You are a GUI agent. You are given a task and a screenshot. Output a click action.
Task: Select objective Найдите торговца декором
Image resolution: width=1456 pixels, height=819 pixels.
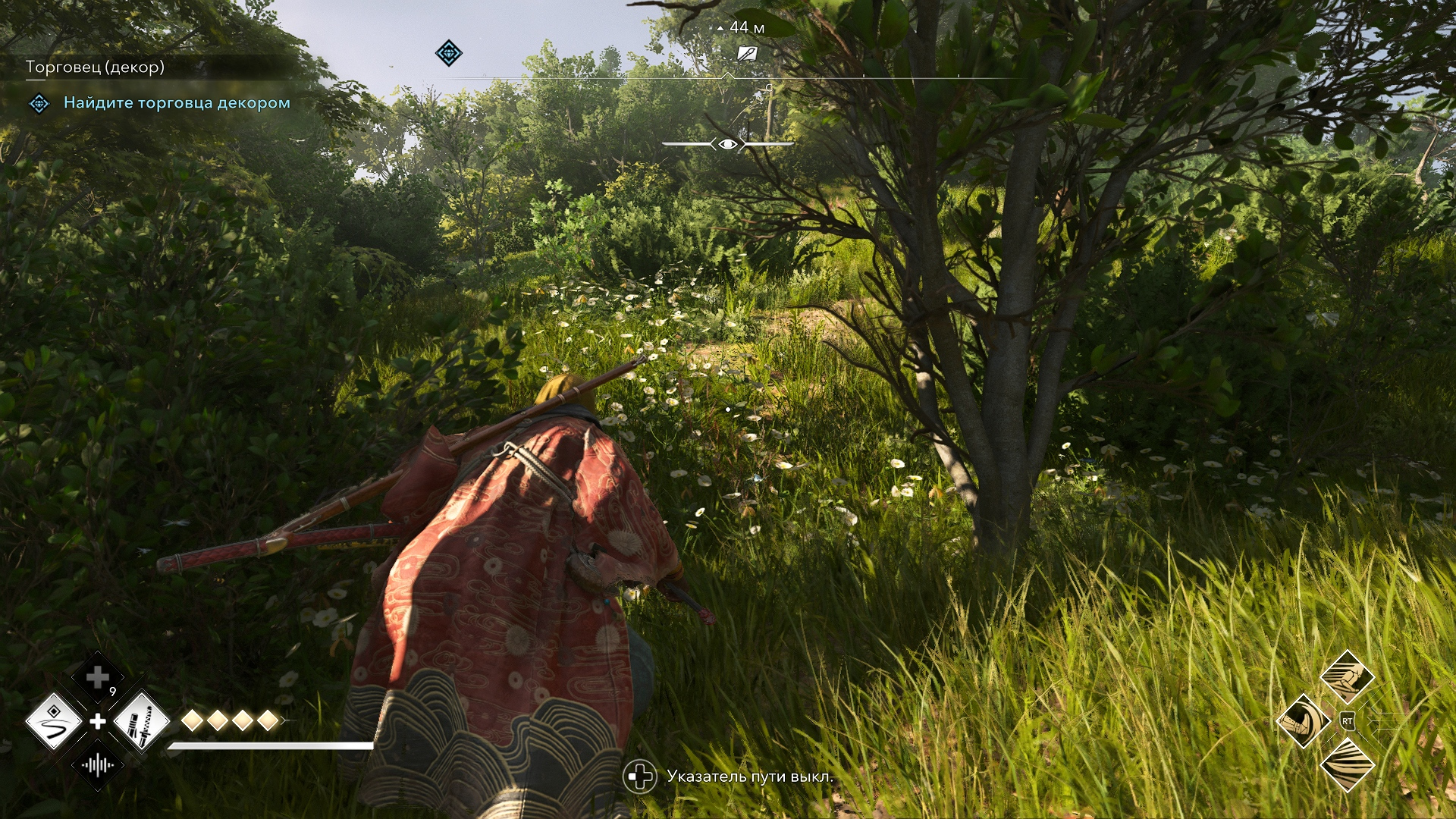[177, 102]
